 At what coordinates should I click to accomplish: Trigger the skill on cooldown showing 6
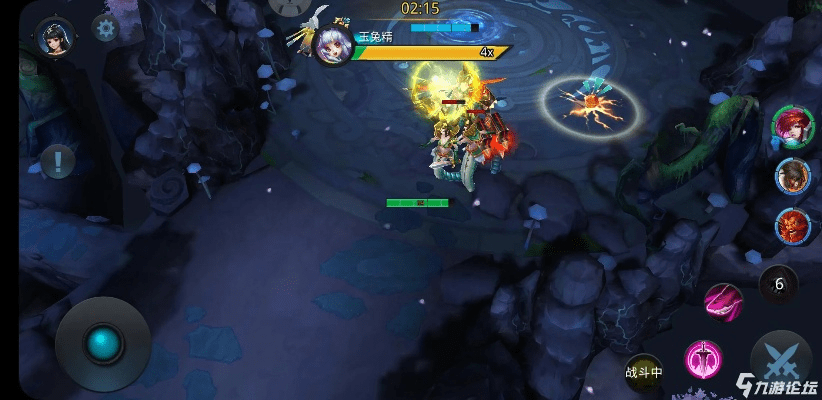click(x=779, y=285)
